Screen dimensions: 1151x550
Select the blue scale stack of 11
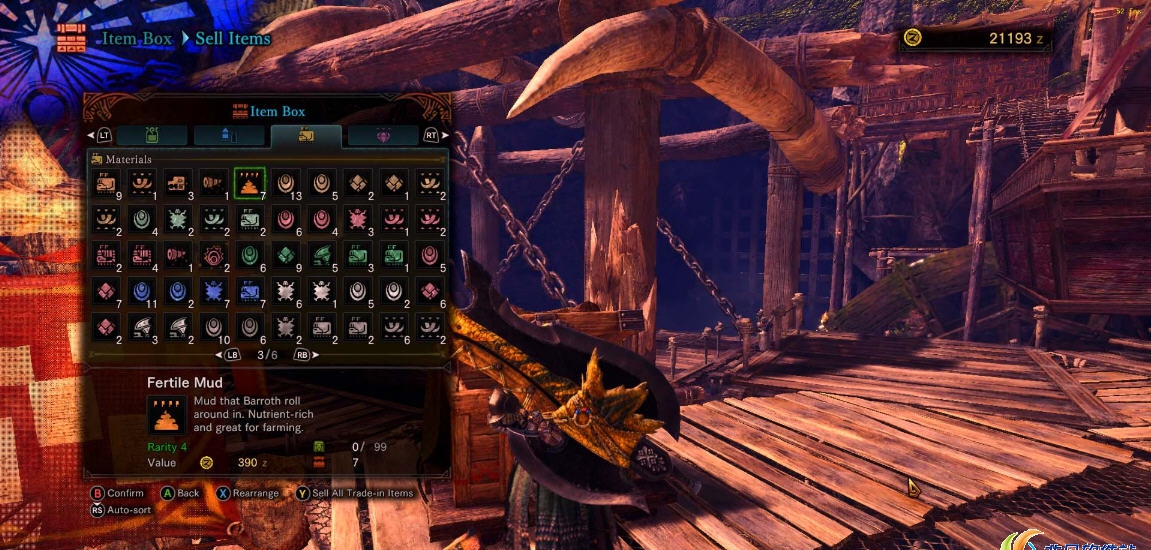pos(141,292)
